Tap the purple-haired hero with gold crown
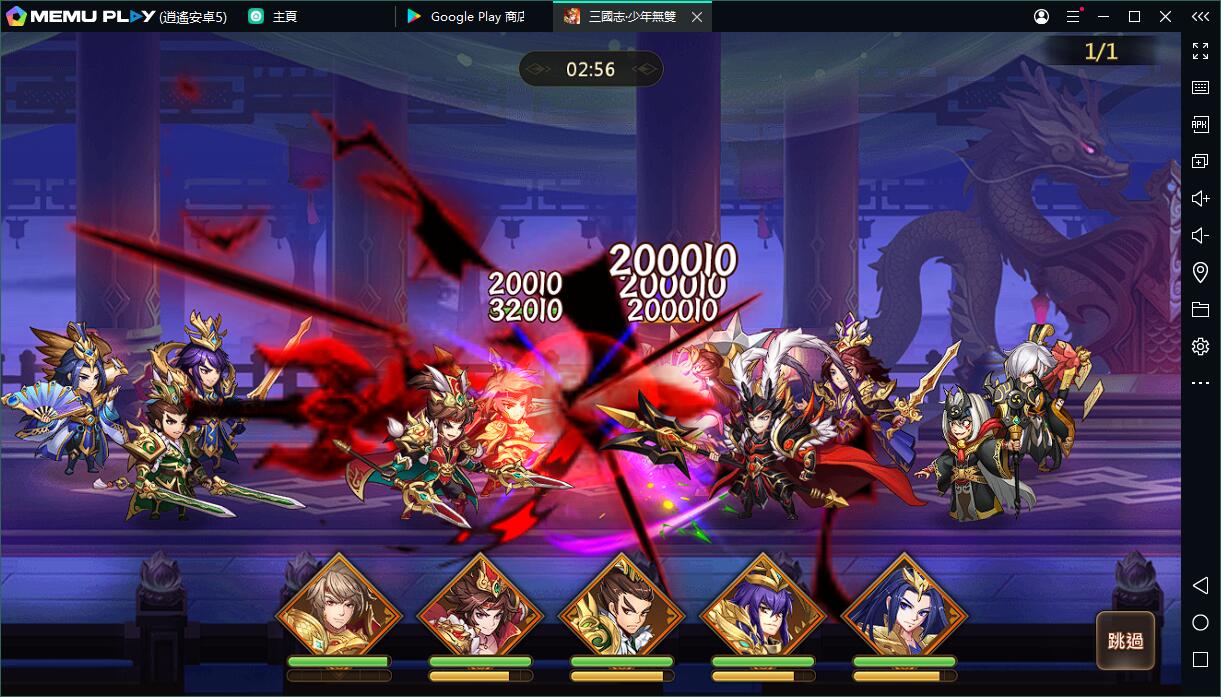 [763, 612]
